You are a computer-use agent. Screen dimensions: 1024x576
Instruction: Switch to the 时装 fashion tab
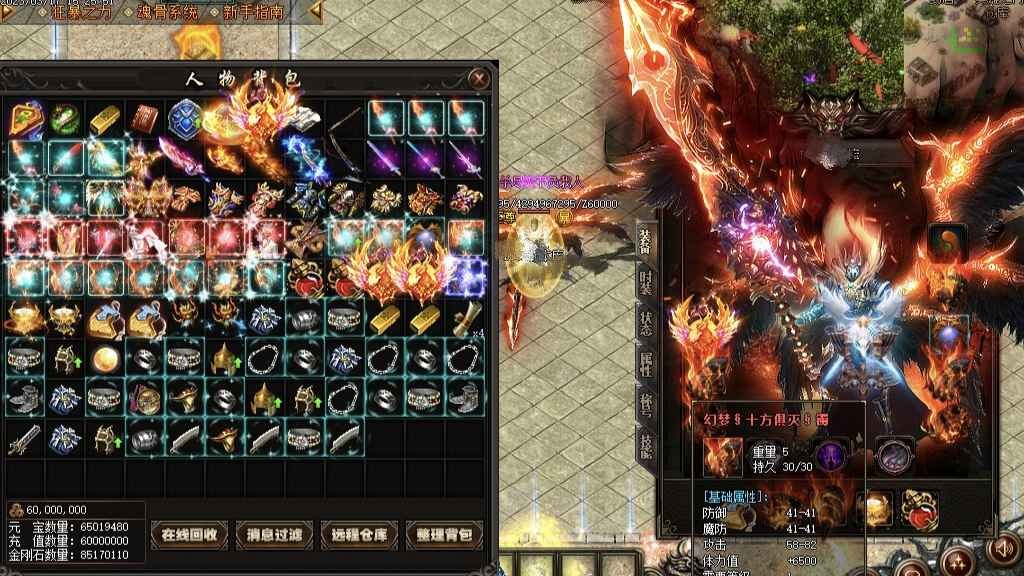point(646,280)
